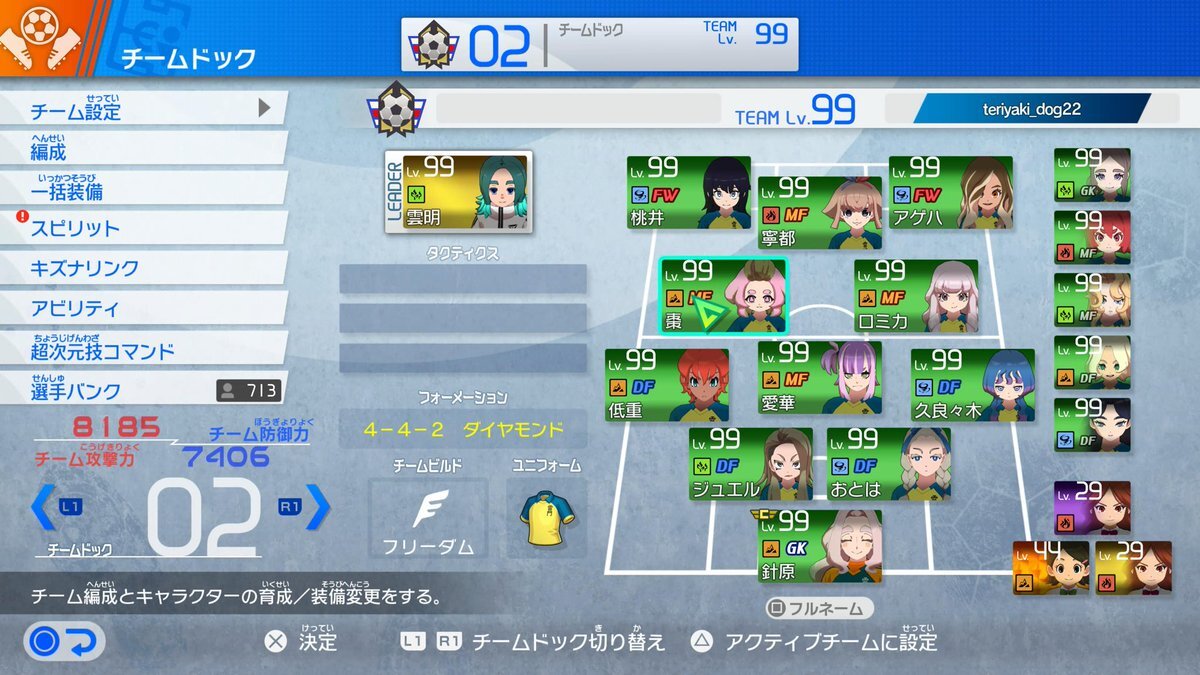Screen dimensions: 1200x675
Task: Open the yellow uniform tile
Action: 546,517
